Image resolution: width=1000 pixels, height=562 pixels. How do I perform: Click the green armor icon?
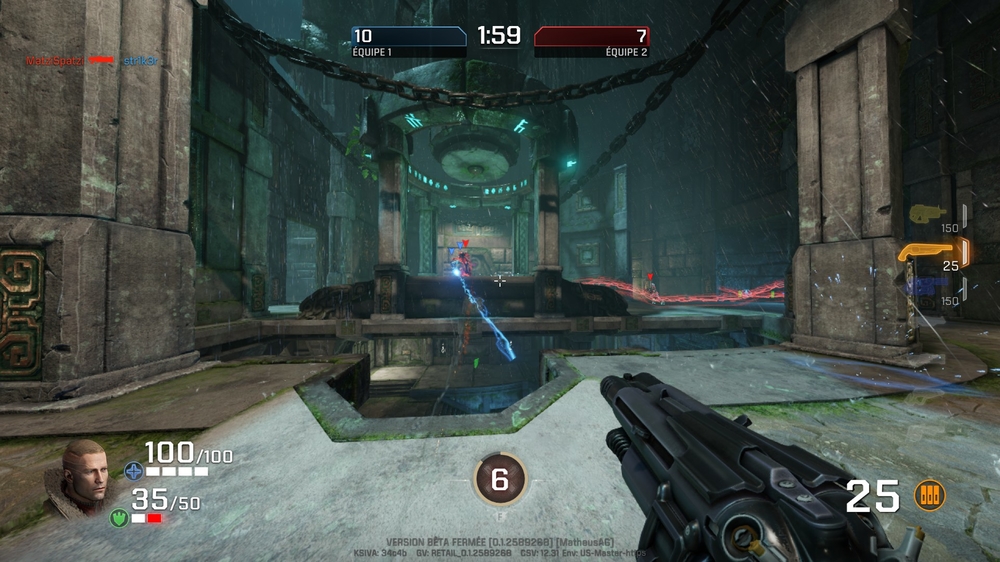pyautogui.click(x=118, y=518)
